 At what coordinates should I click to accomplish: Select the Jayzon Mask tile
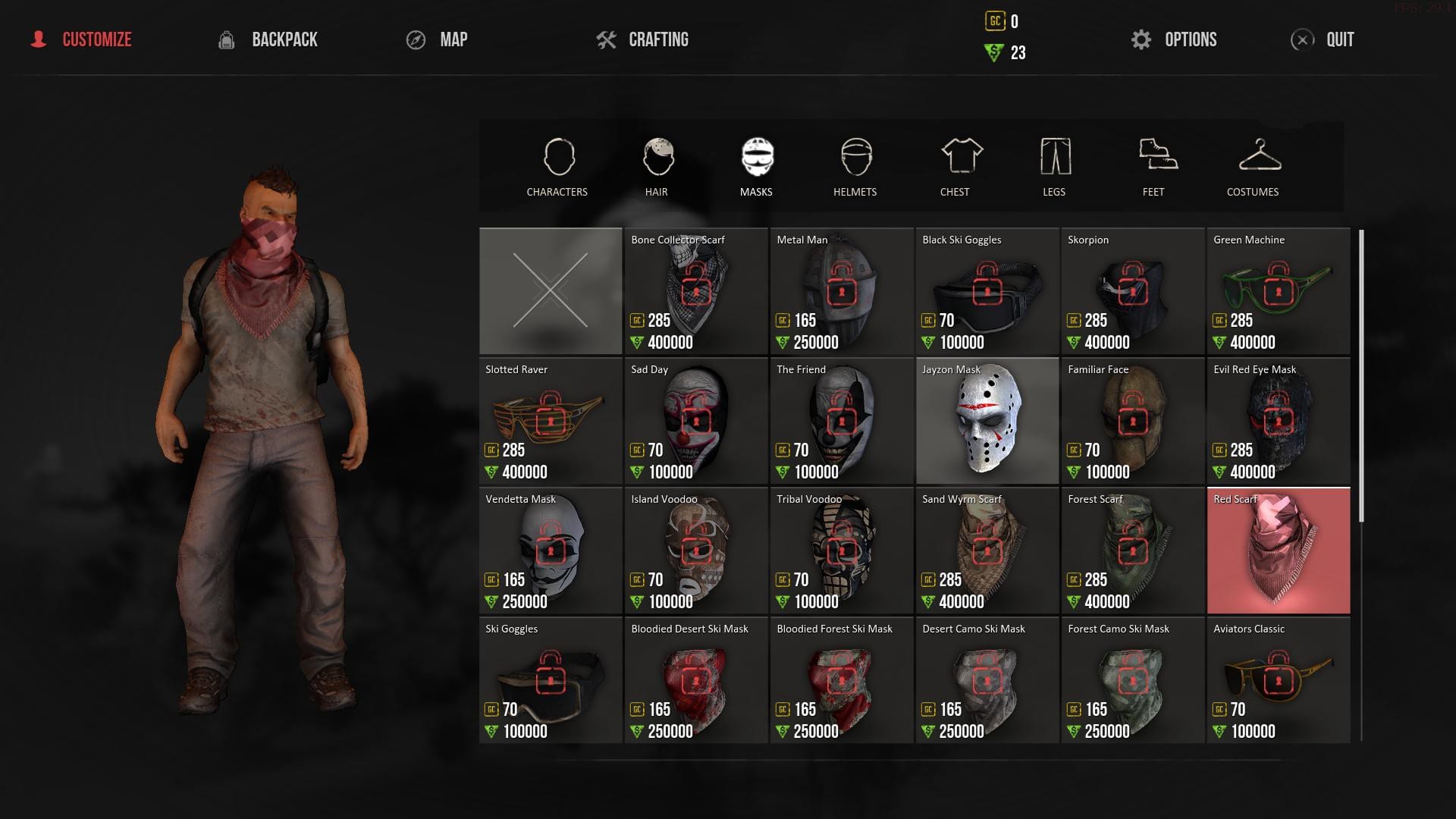click(x=987, y=421)
